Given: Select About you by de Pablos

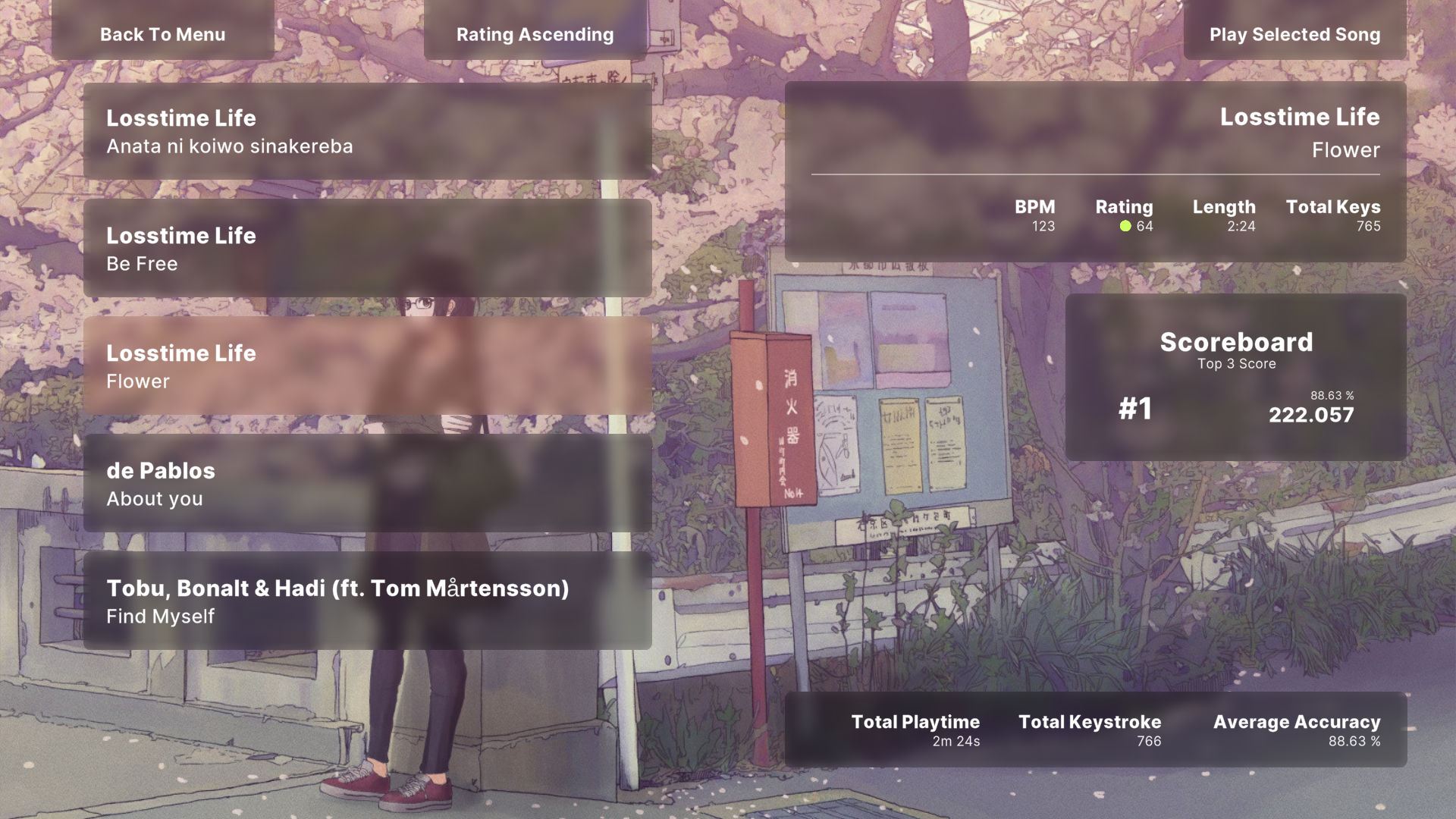Looking at the screenshot, I should [364, 484].
